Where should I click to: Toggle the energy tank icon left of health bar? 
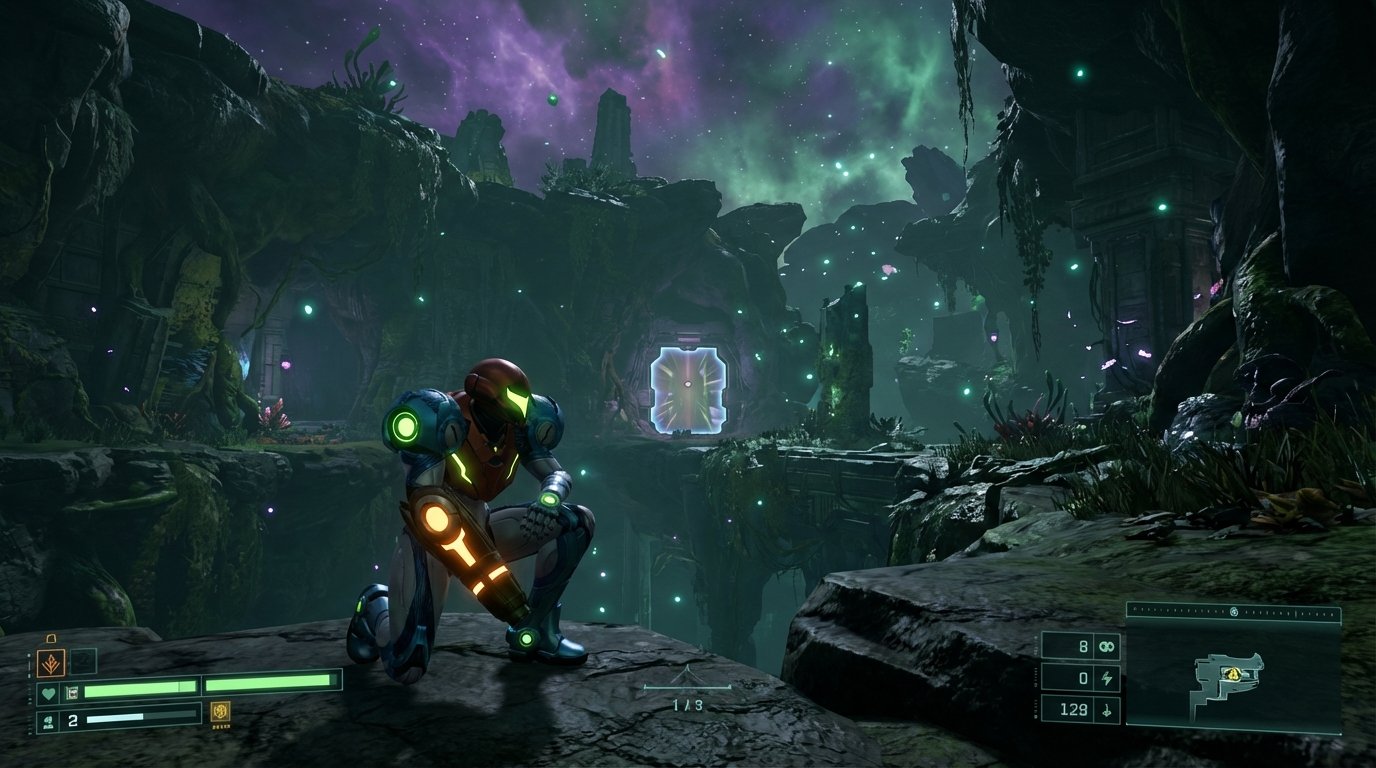point(72,693)
